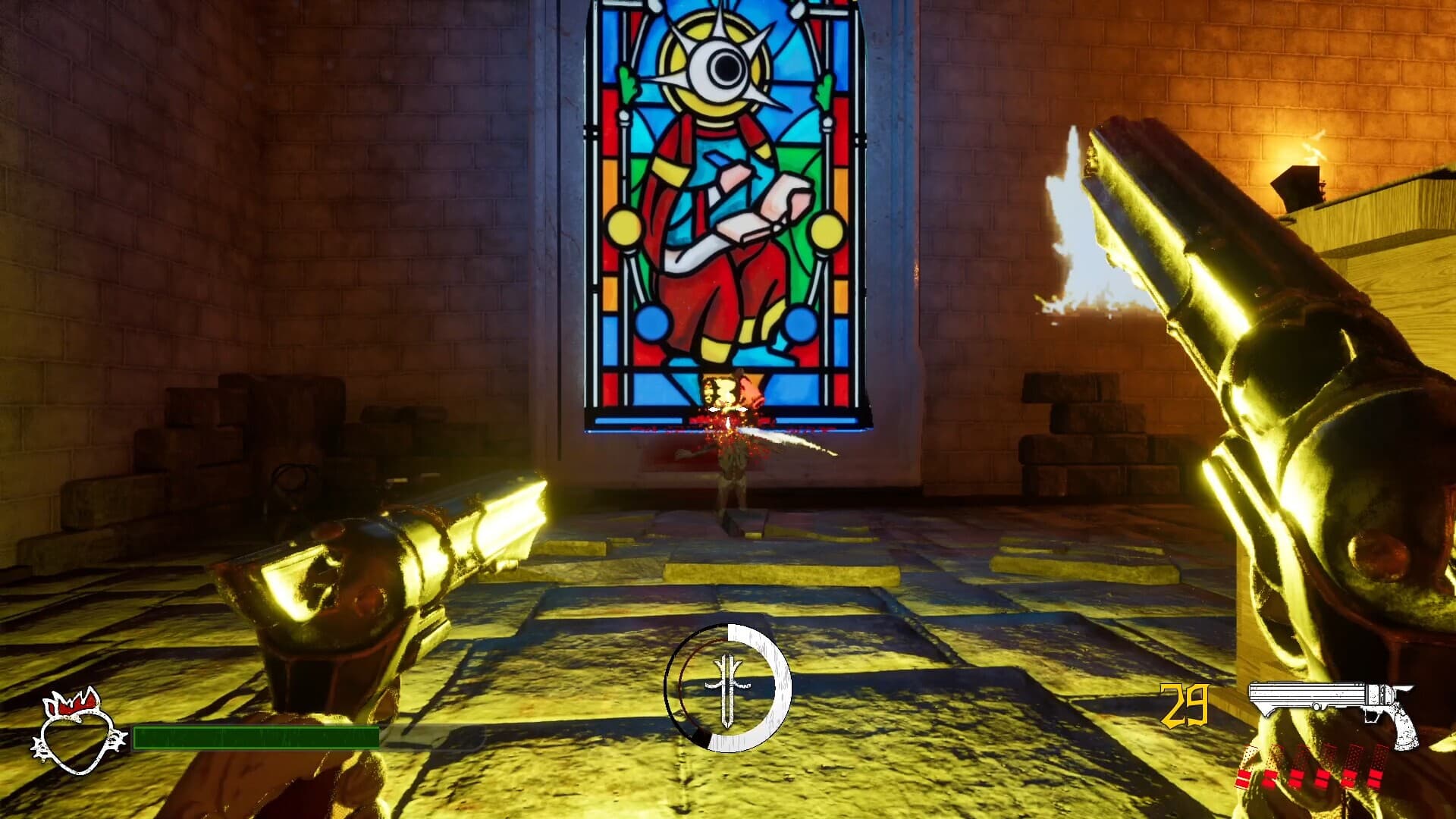The width and height of the screenshot is (1456, 819).
Task: Click the green health bar
Action: [258, 738]
